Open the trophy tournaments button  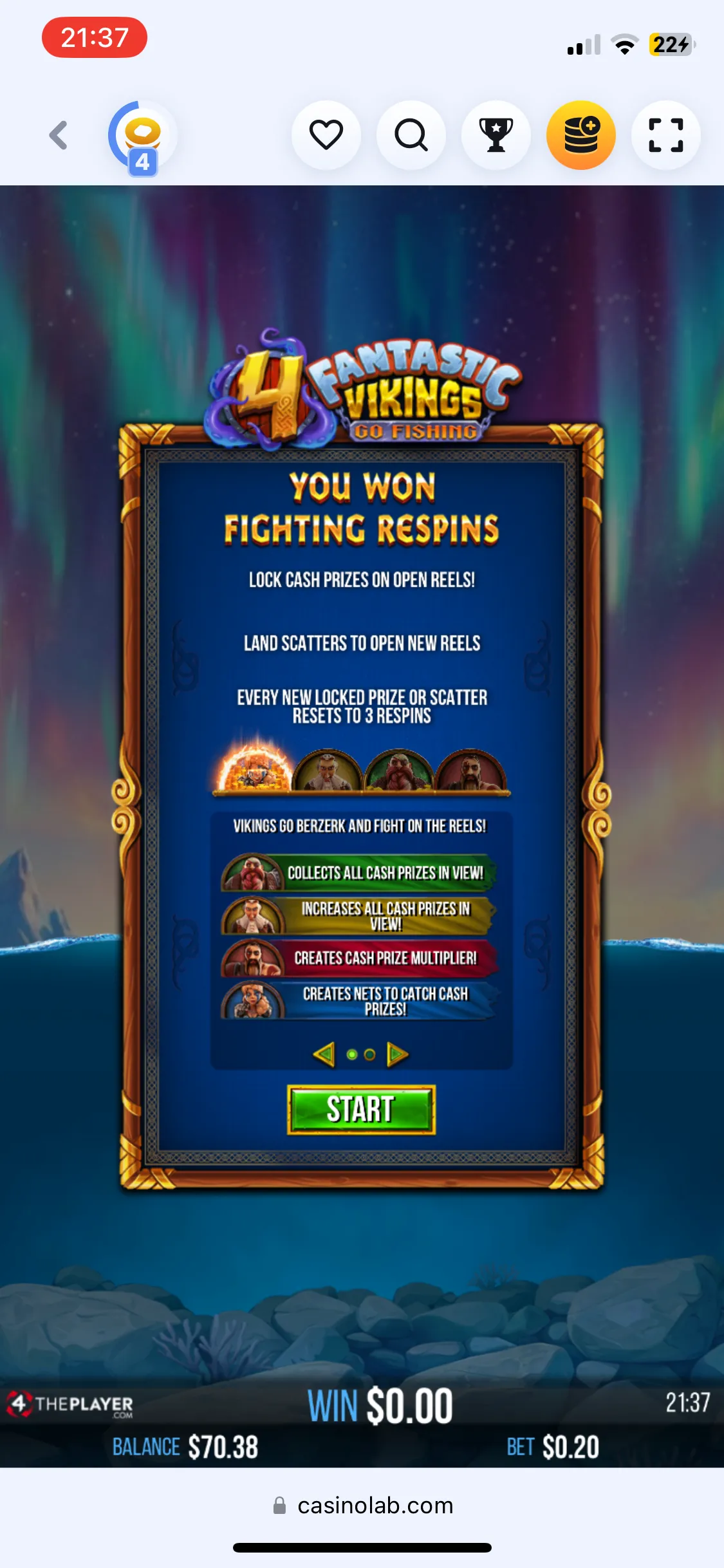point(496,135)
